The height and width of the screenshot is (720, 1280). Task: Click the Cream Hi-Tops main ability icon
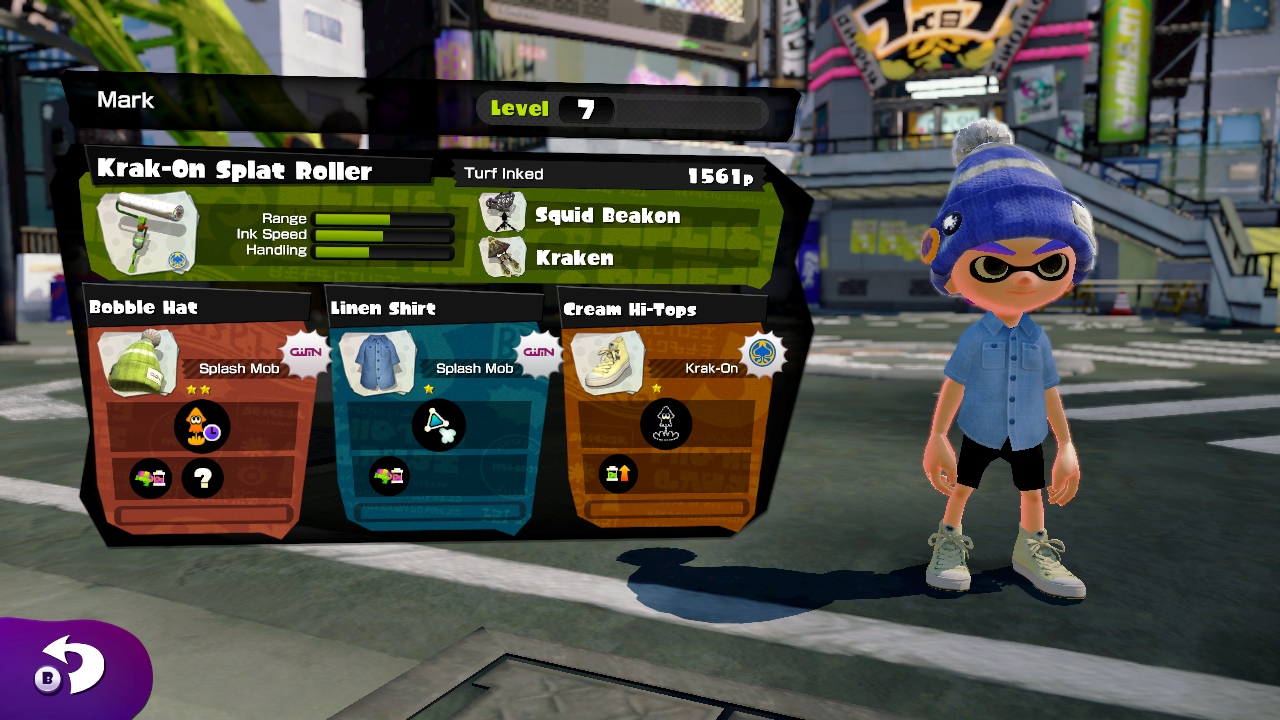pyautogui.click(x=666, y=424)
